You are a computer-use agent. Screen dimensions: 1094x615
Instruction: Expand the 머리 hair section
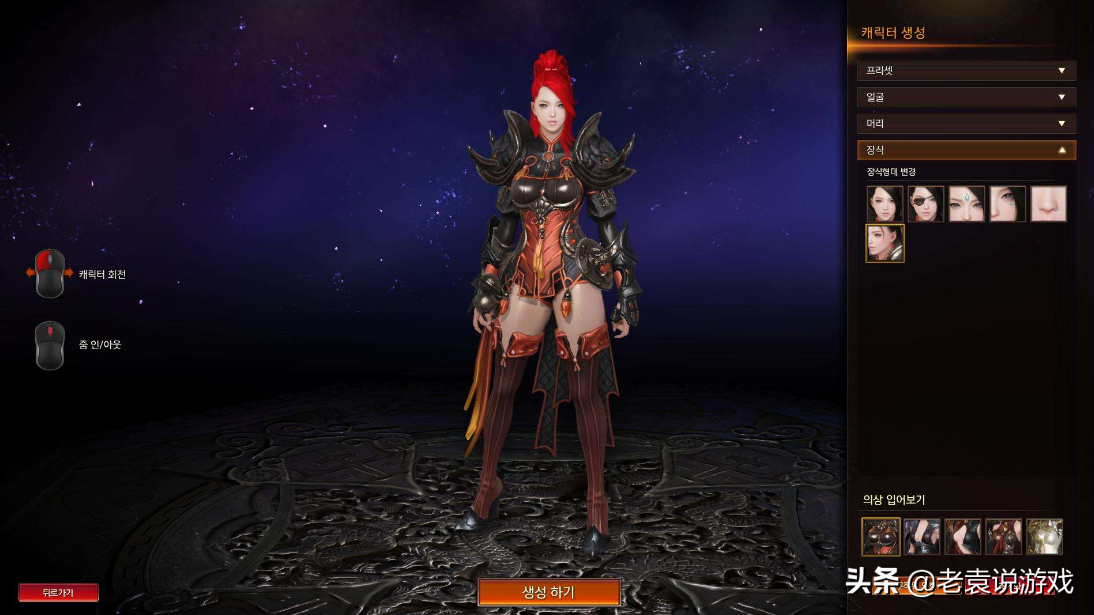point(966,123)
